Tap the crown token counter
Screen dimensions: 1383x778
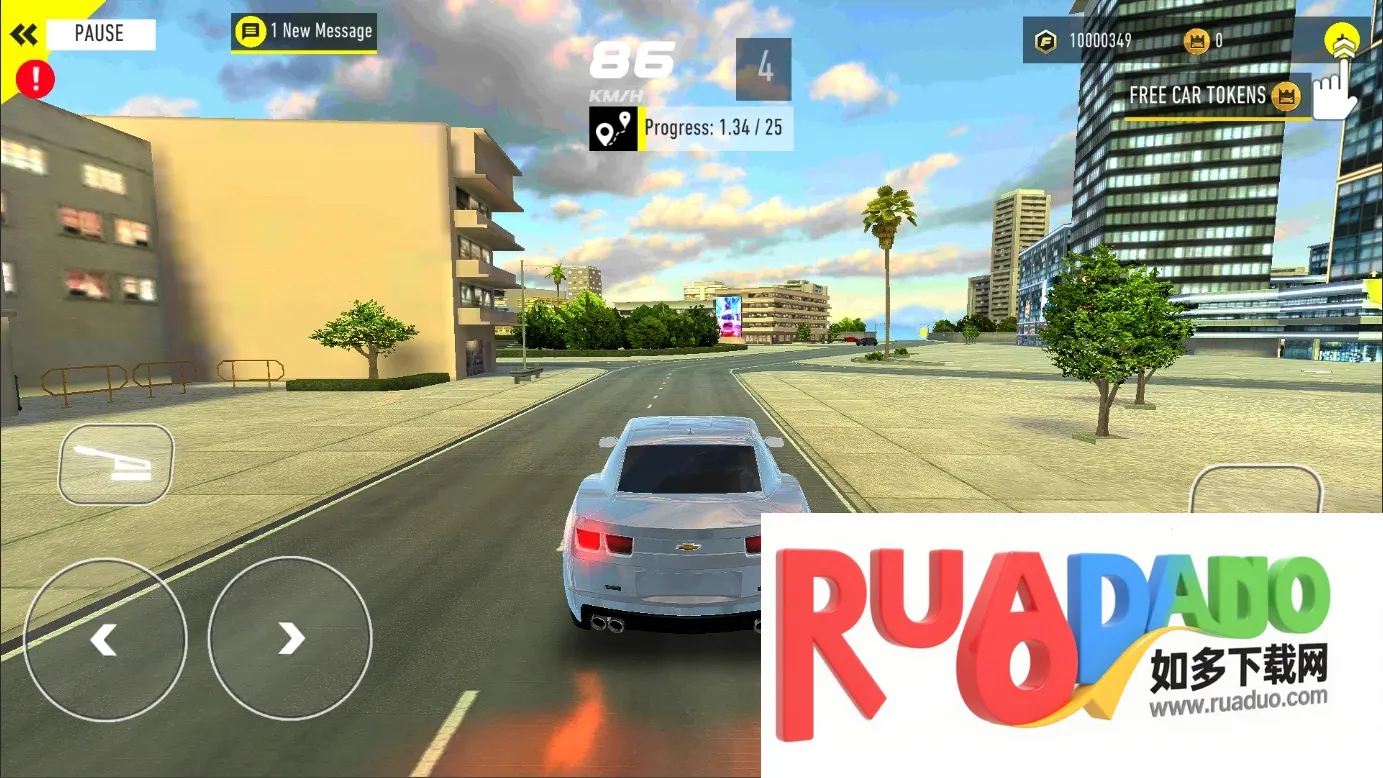click(x=1204, y=41)
